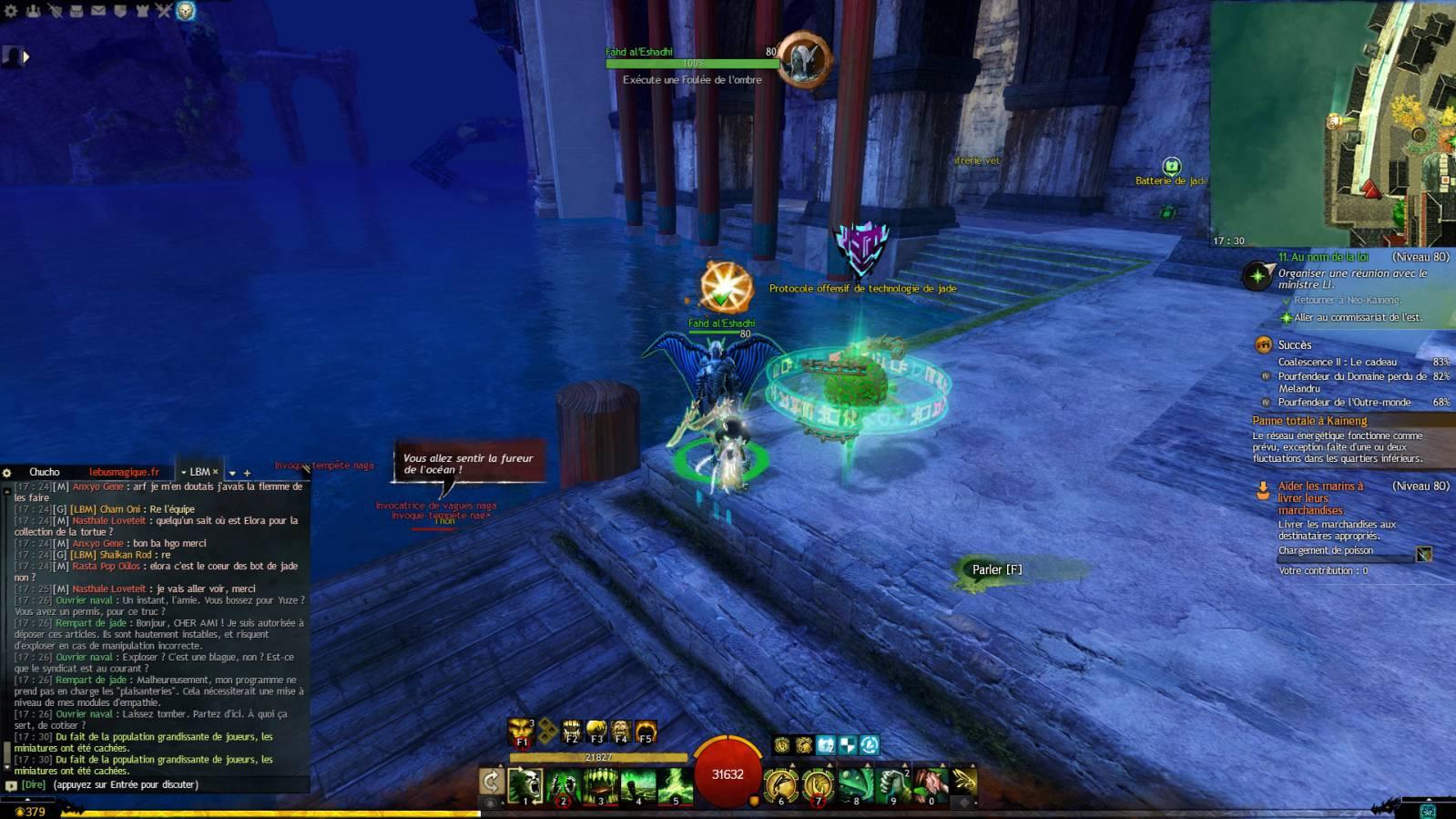This screenshot has height=819, width=1456.
Task: Click the minimap
Action: point(1334,123)
